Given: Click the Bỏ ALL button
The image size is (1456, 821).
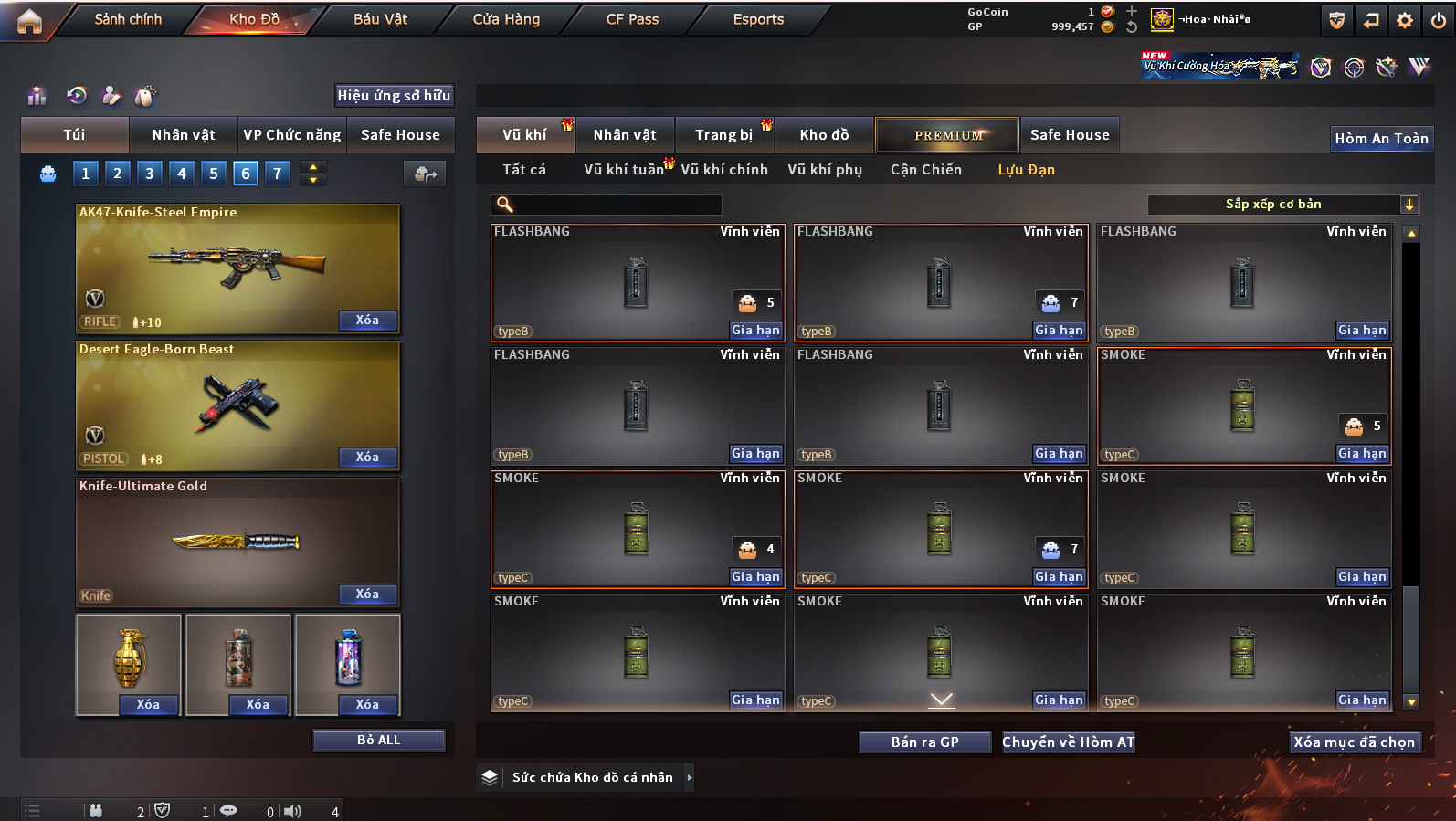Looking at the screenshot, I should pos(378,740).
